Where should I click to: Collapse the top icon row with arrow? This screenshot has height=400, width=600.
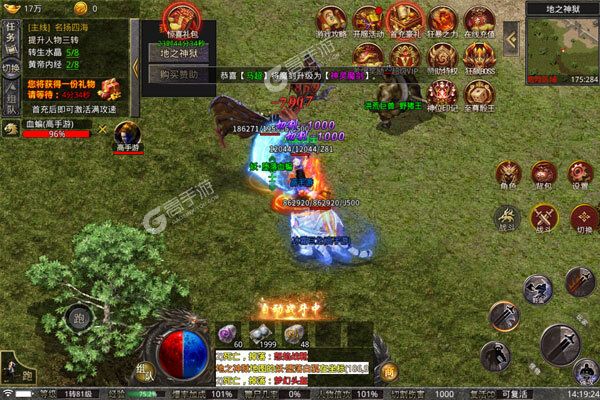point(510,38)
